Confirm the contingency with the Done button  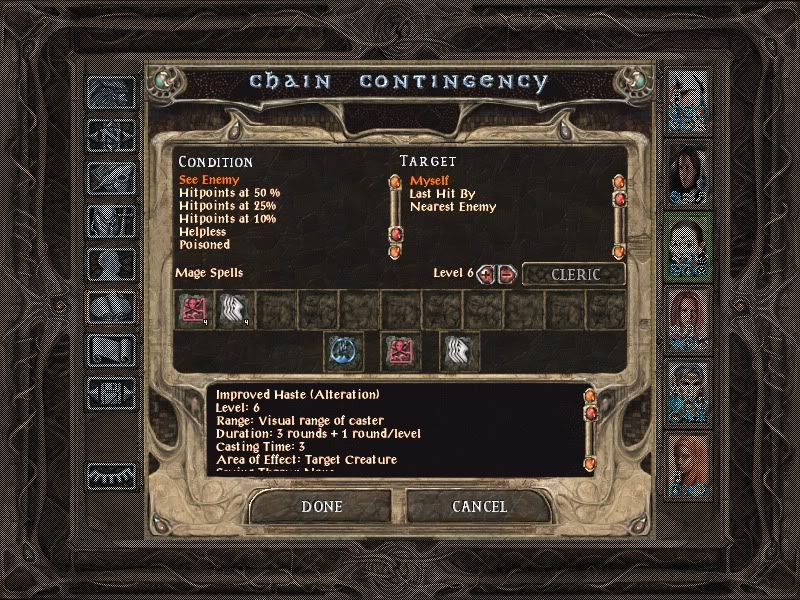click(321, 507)
